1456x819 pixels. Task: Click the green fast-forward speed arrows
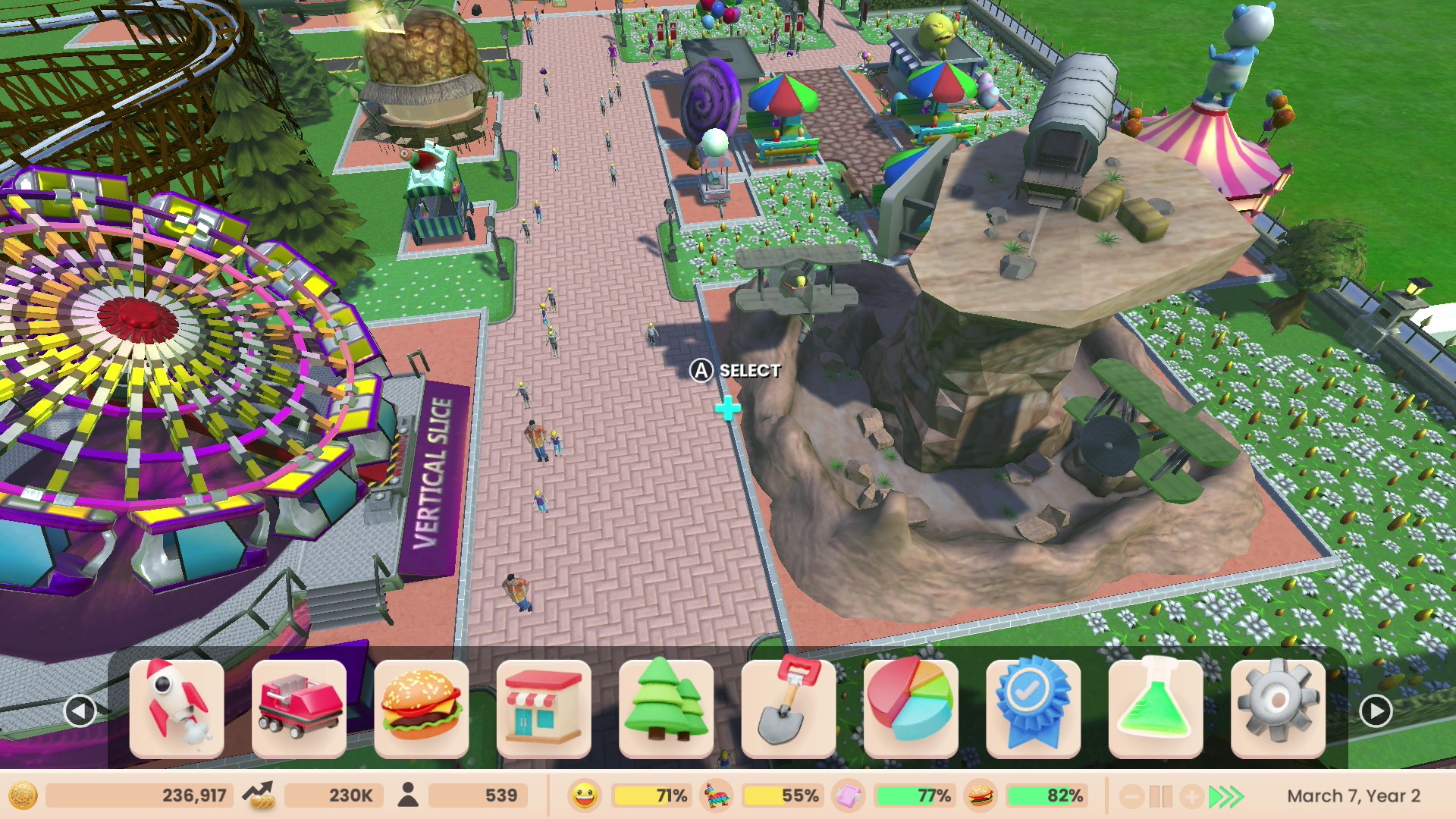click(x=1226, y=796)
